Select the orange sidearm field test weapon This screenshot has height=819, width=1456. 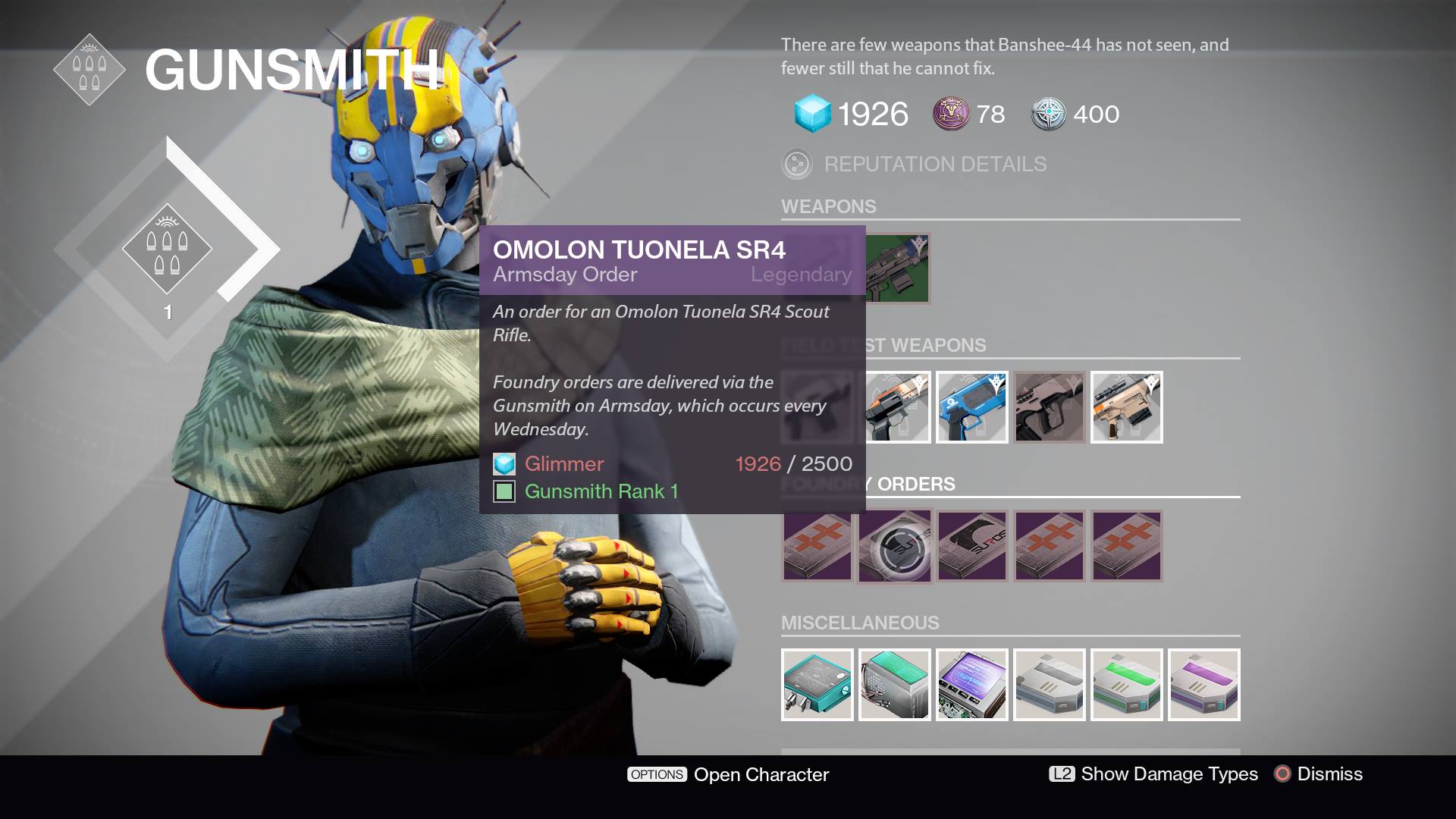pos(899,407)
